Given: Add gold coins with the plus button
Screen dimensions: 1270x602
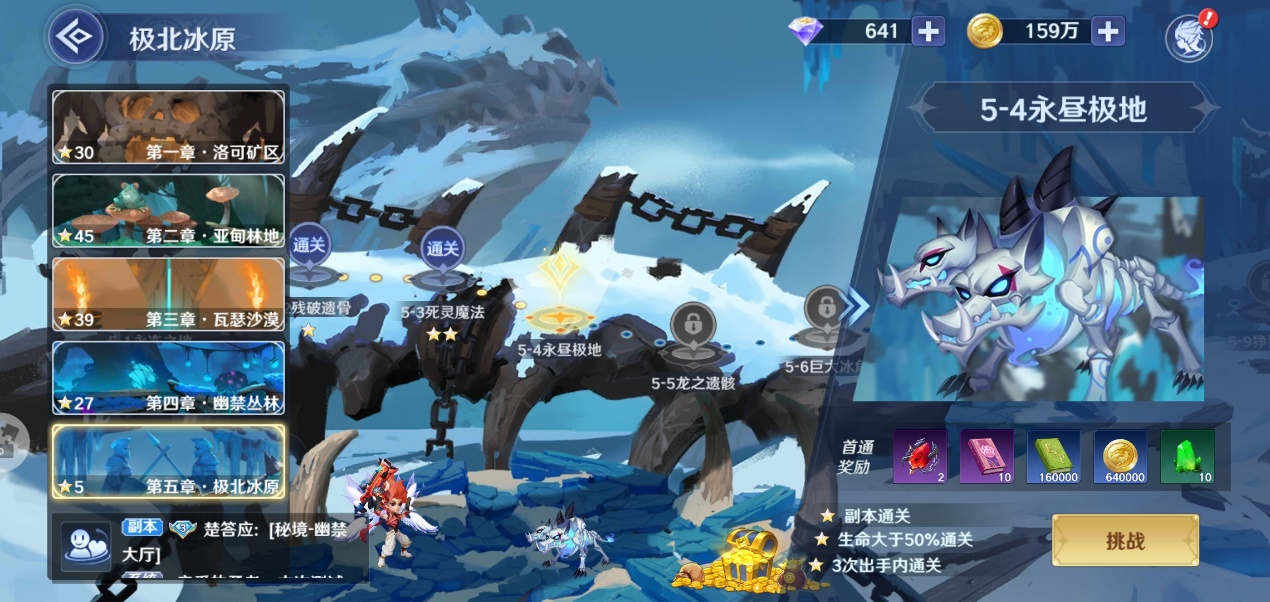Looking at the screenshot, I should (1108, 31).
